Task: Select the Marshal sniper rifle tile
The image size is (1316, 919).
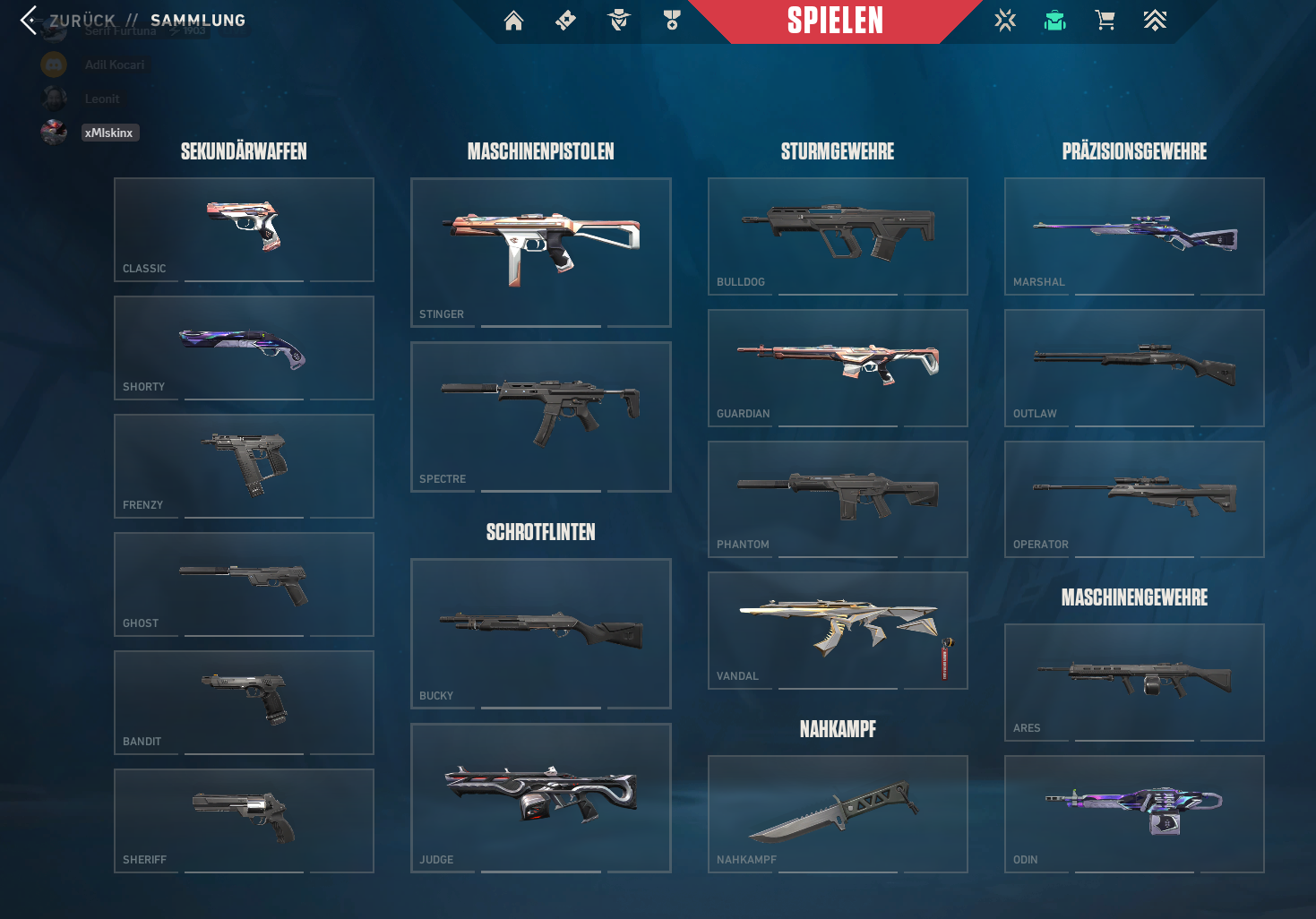Action: (1134, 236)
